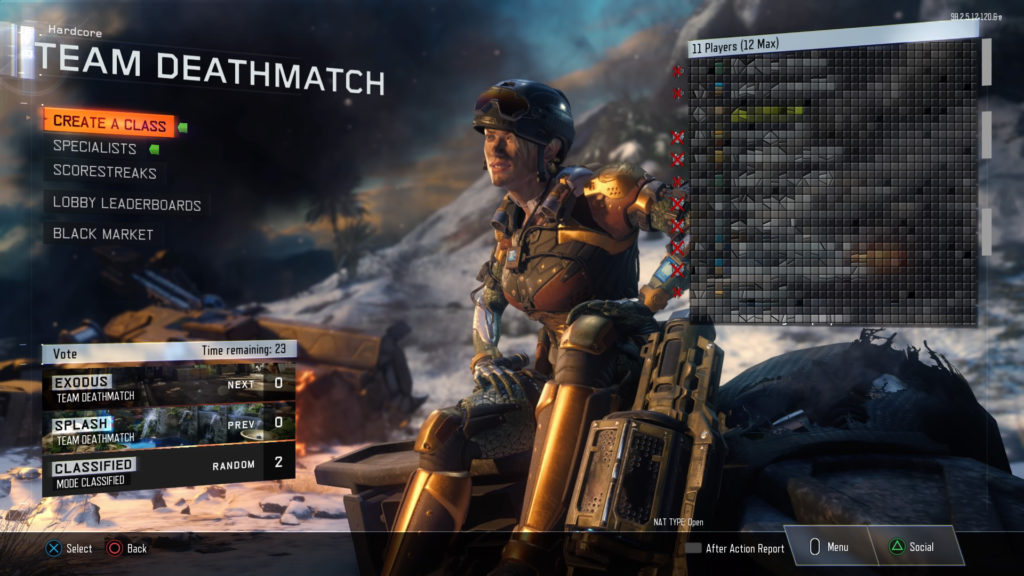Choose the Classified random vote option

click(x=168, y=466)
